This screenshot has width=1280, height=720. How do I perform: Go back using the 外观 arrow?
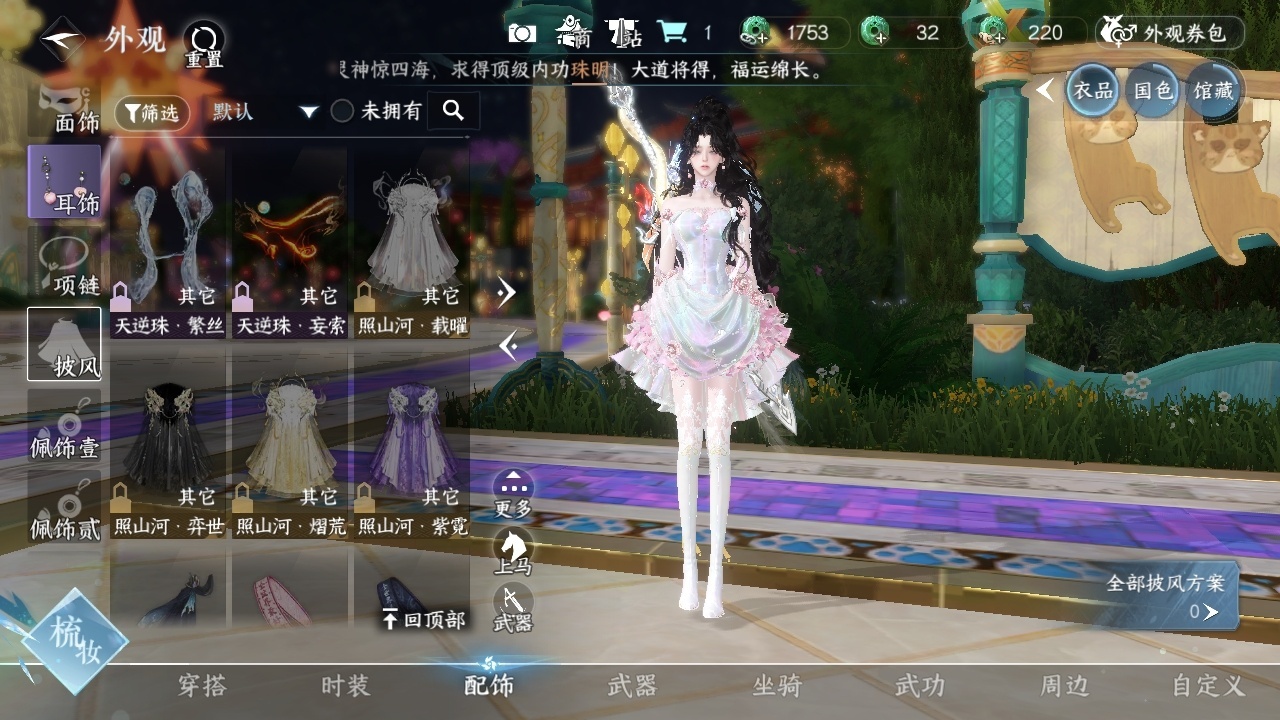(62, 40)
